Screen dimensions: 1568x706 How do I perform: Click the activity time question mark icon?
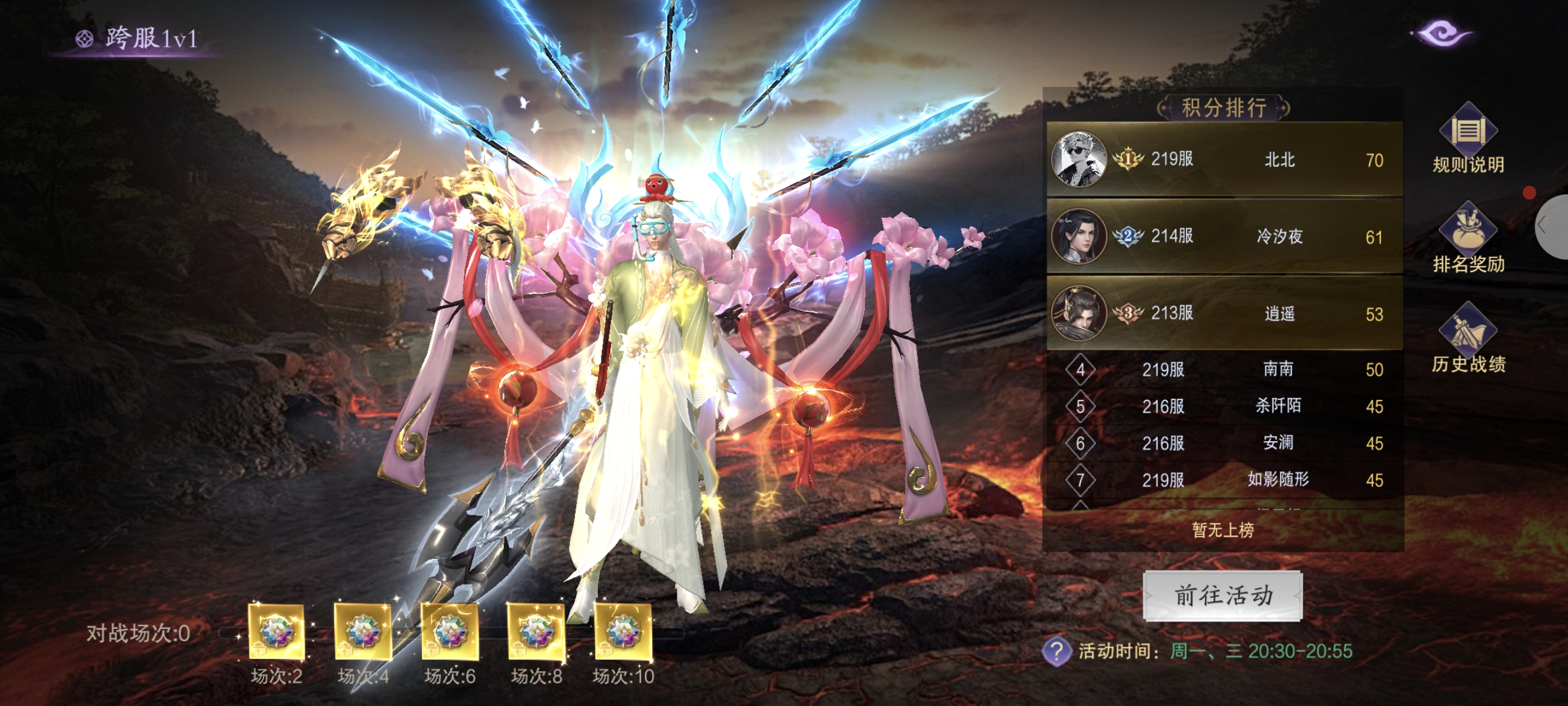[x=1057, y=651]
